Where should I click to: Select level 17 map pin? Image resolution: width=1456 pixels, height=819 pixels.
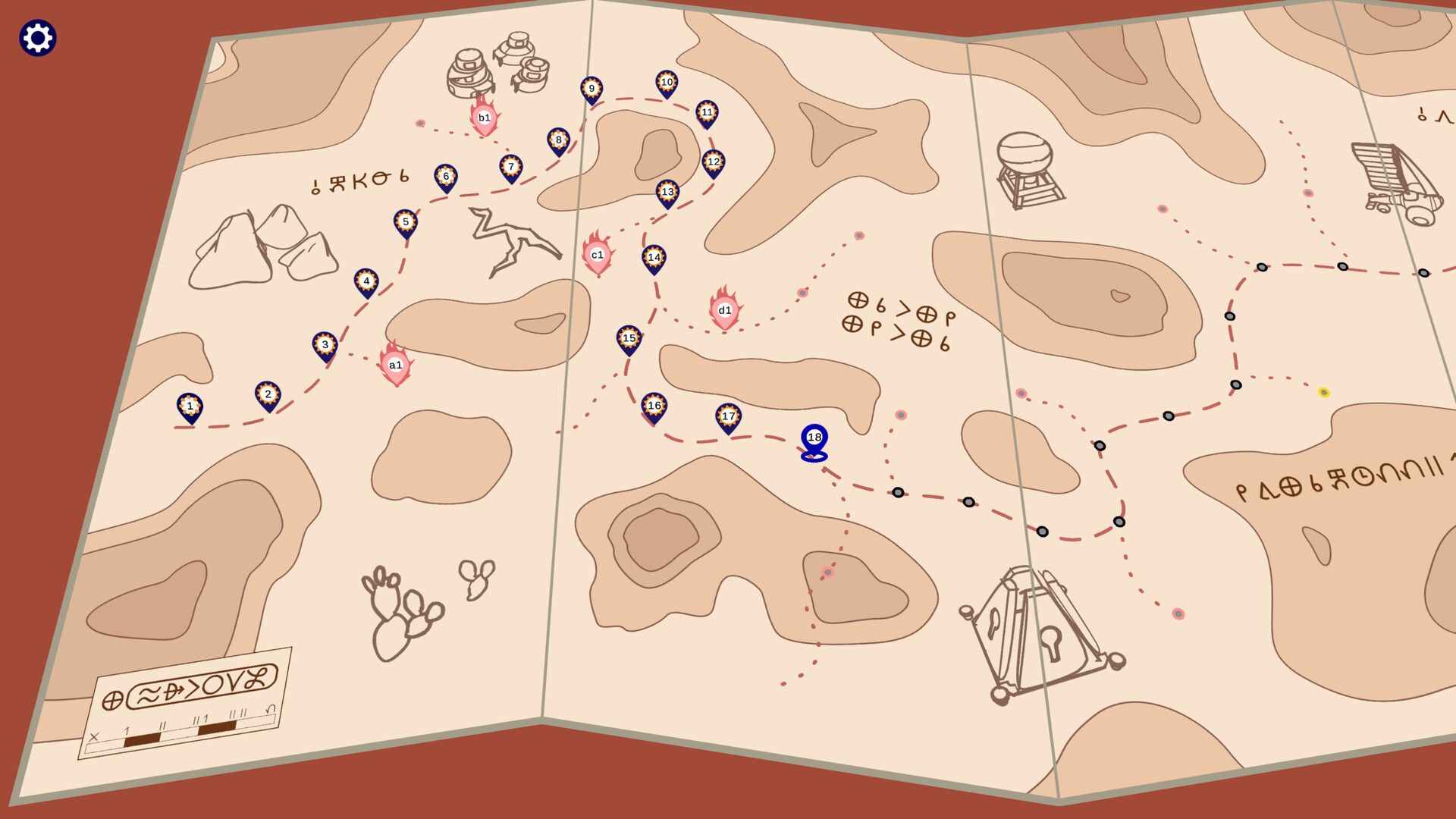[x=727, y=415]
